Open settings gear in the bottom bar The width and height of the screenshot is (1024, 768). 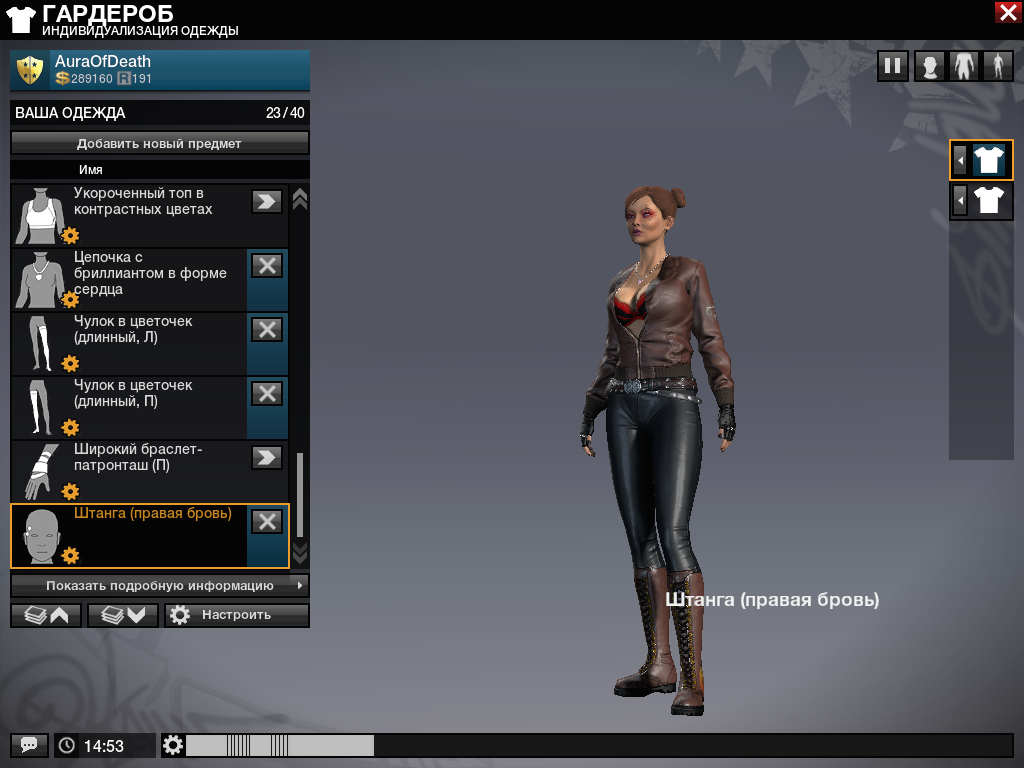[x=174, y=745]
